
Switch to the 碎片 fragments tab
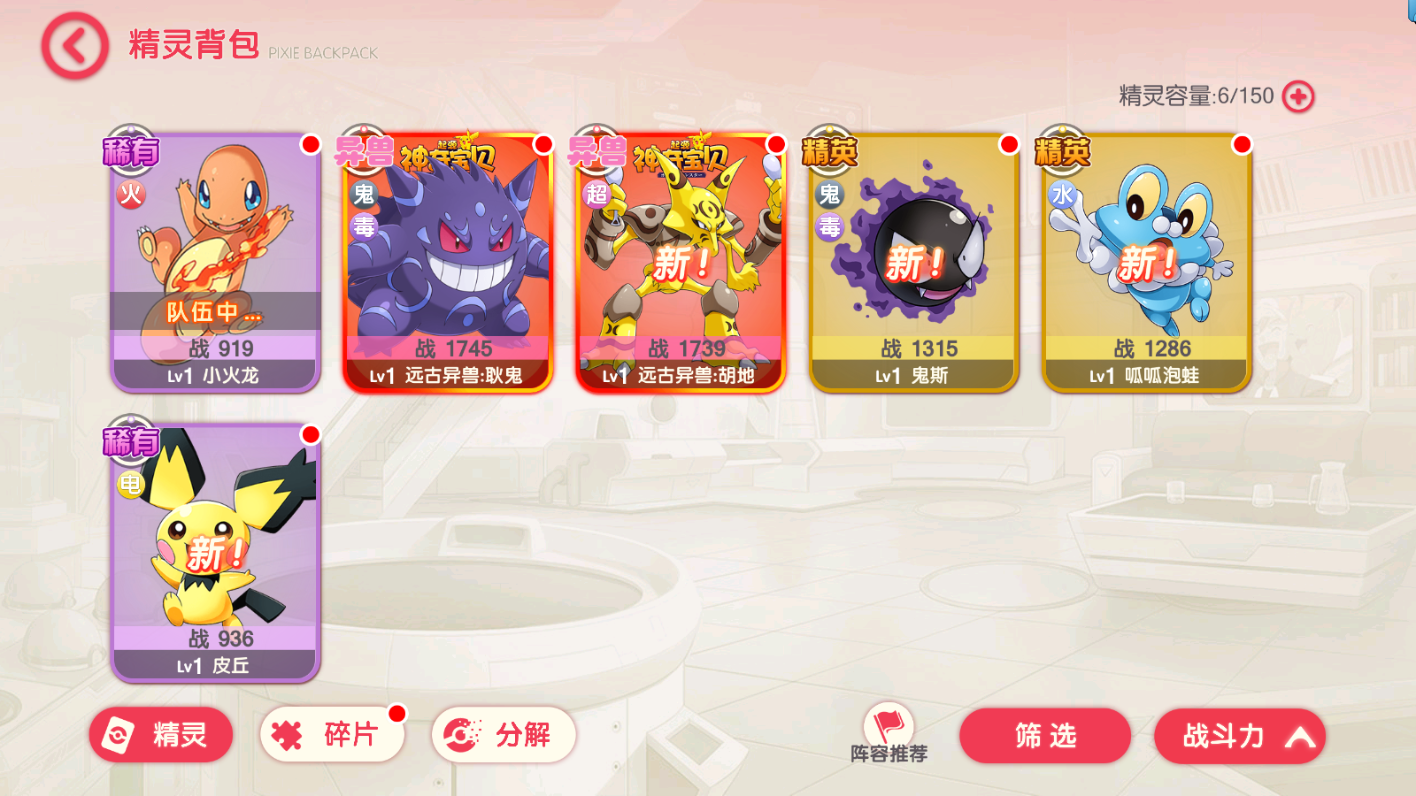[332, 736]
